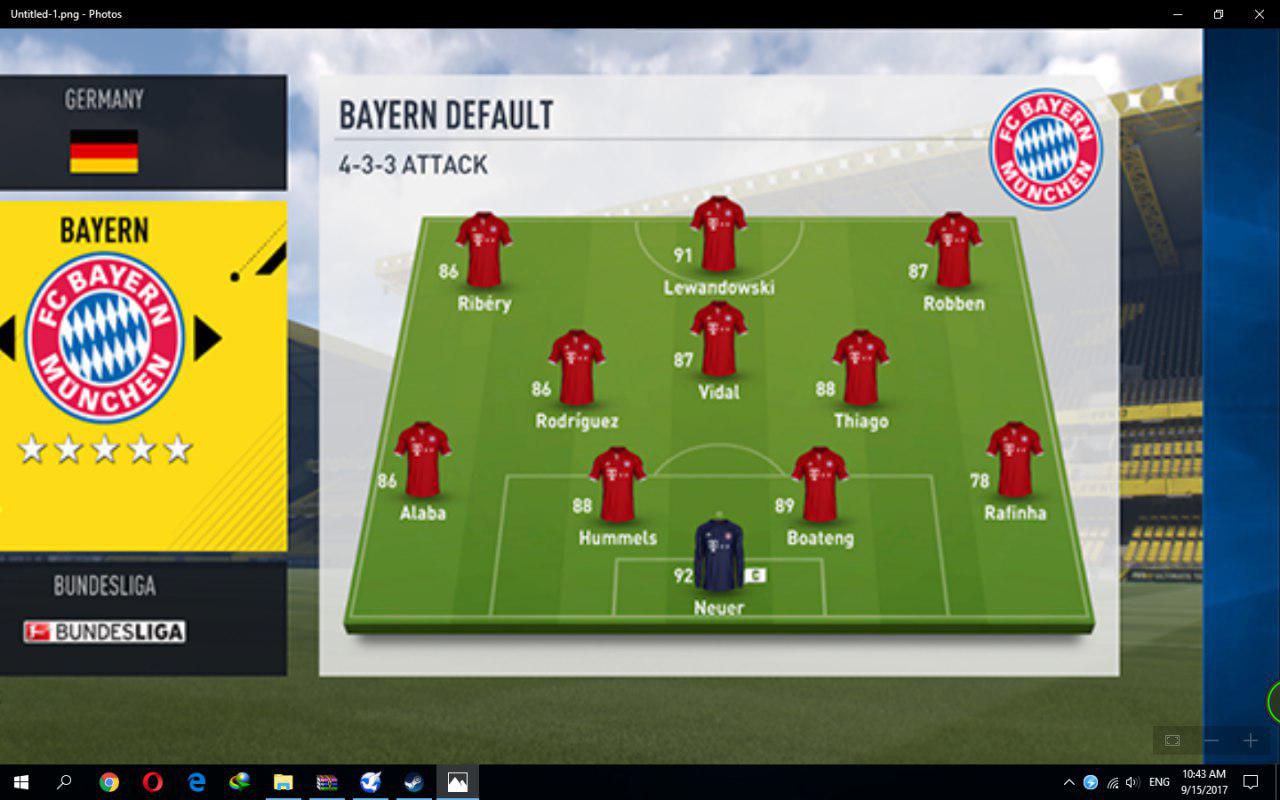Maximize the Photos window
Screen dimensions: 1280x800
1218,14
